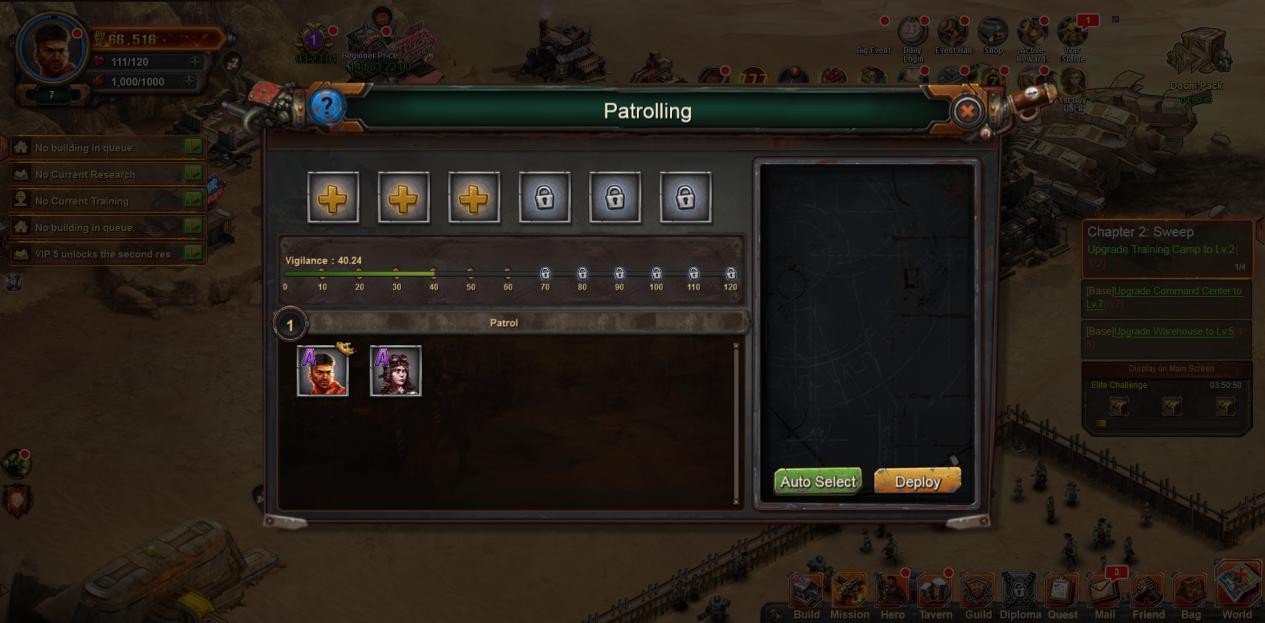Check the Mail inbox
The height and width of the screenshot is (623, 1265).
click(x=1104, y=593)
